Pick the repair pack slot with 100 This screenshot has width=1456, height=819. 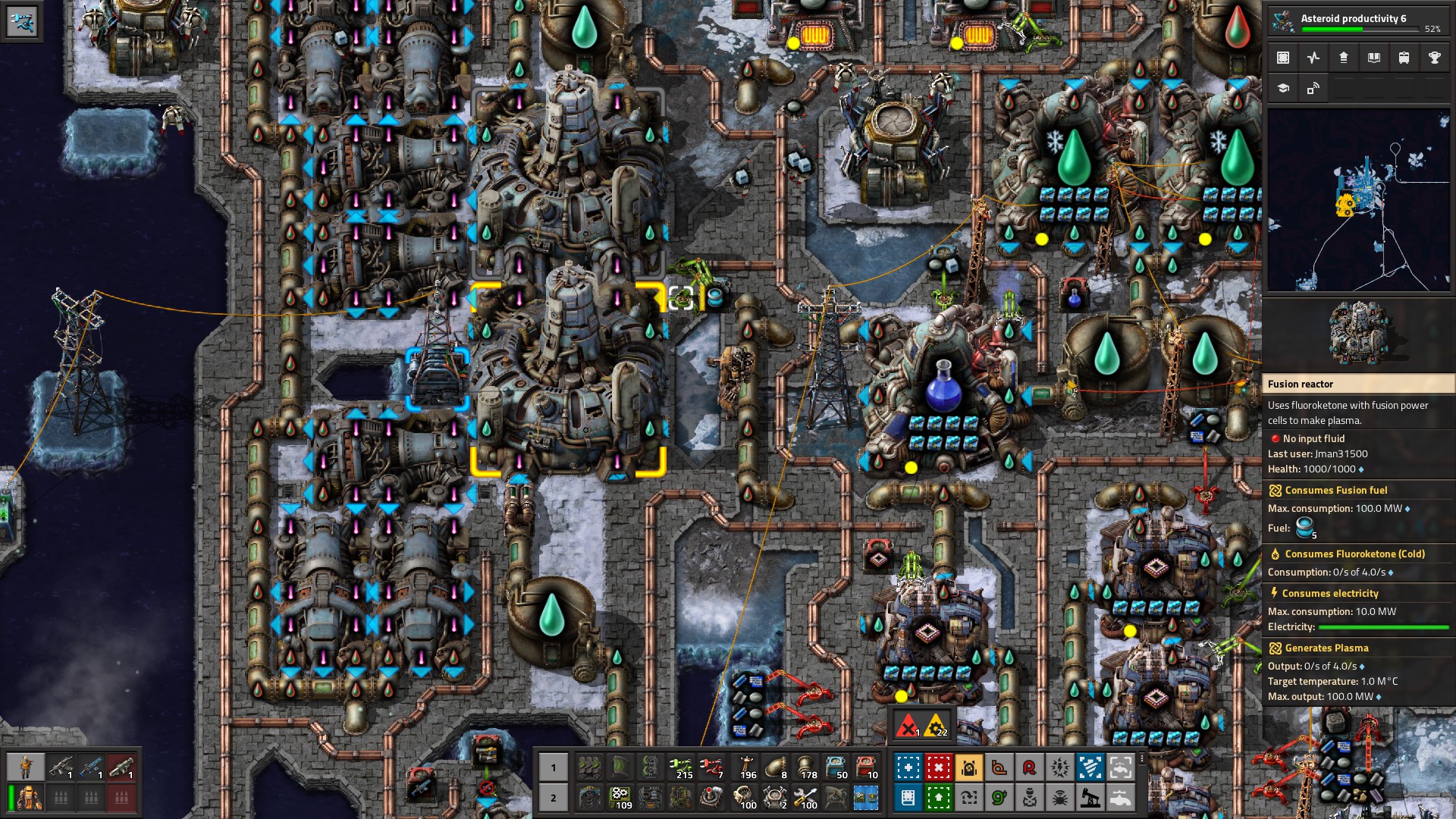click(x=806, y=798)
